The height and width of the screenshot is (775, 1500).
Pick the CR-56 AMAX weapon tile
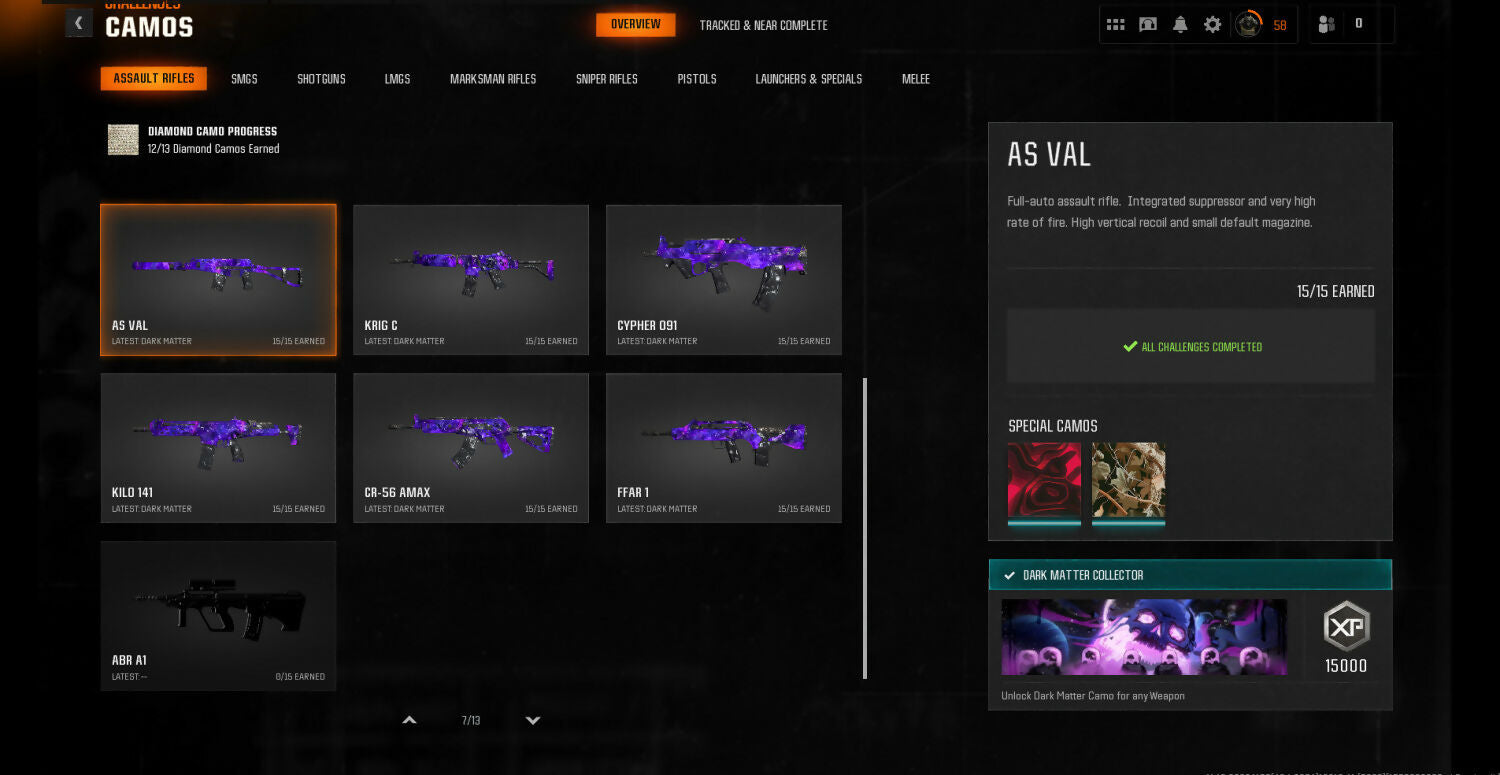[x=471, y=447]
